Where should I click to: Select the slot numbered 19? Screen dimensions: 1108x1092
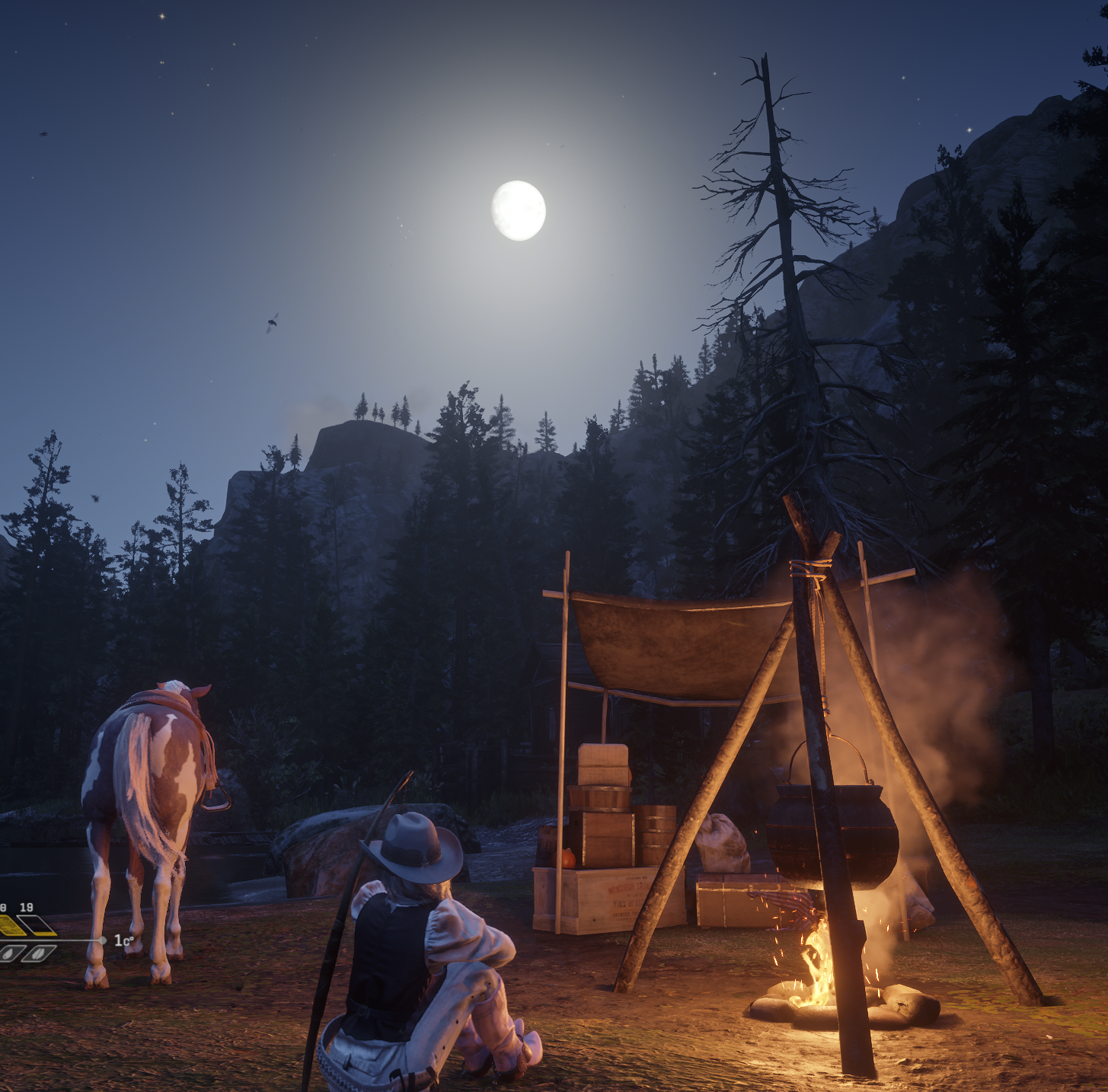click(36, 925)
